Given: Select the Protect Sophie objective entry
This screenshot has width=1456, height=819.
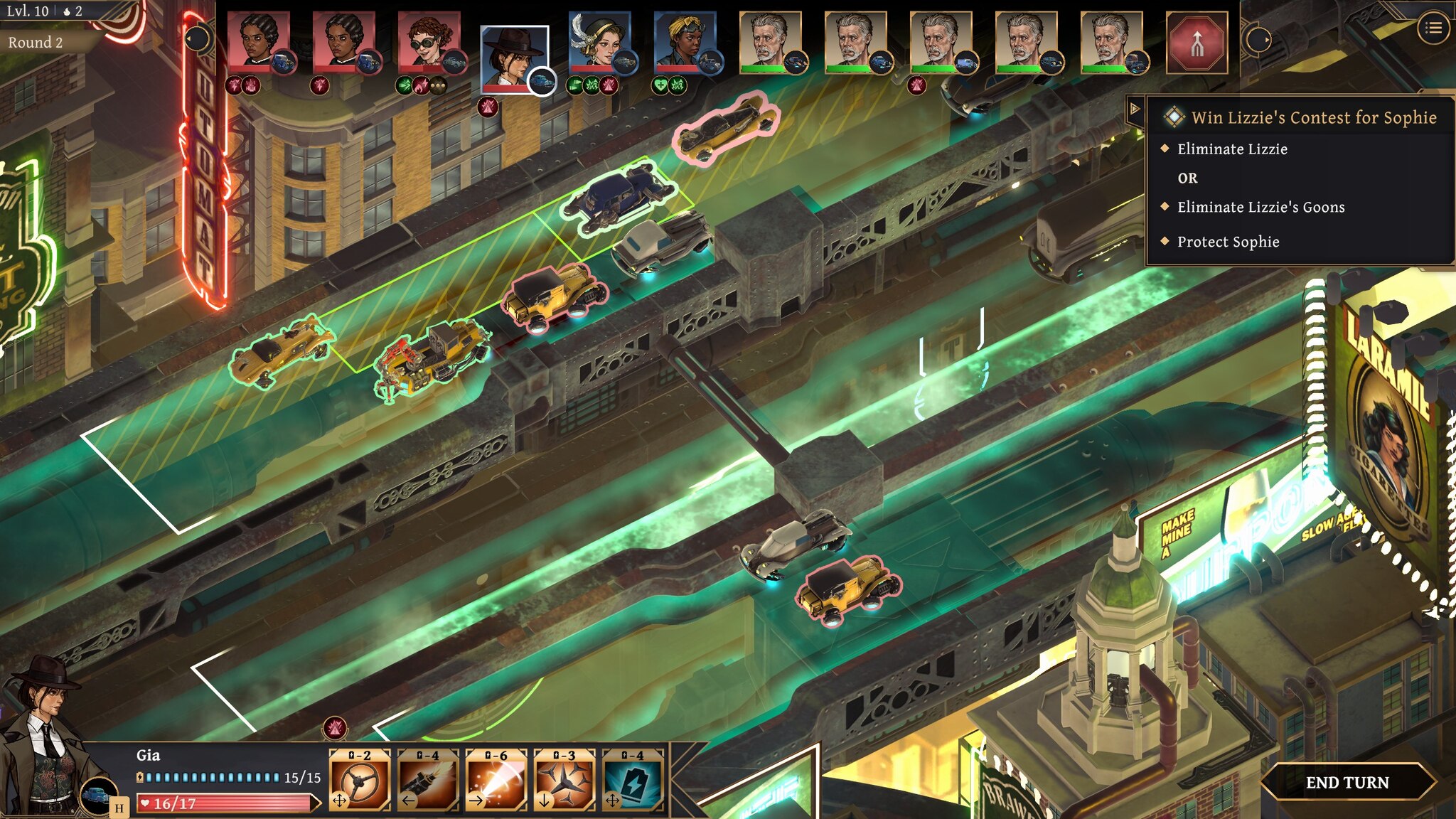Looking at the screenshot, I should click(1228, 242).
